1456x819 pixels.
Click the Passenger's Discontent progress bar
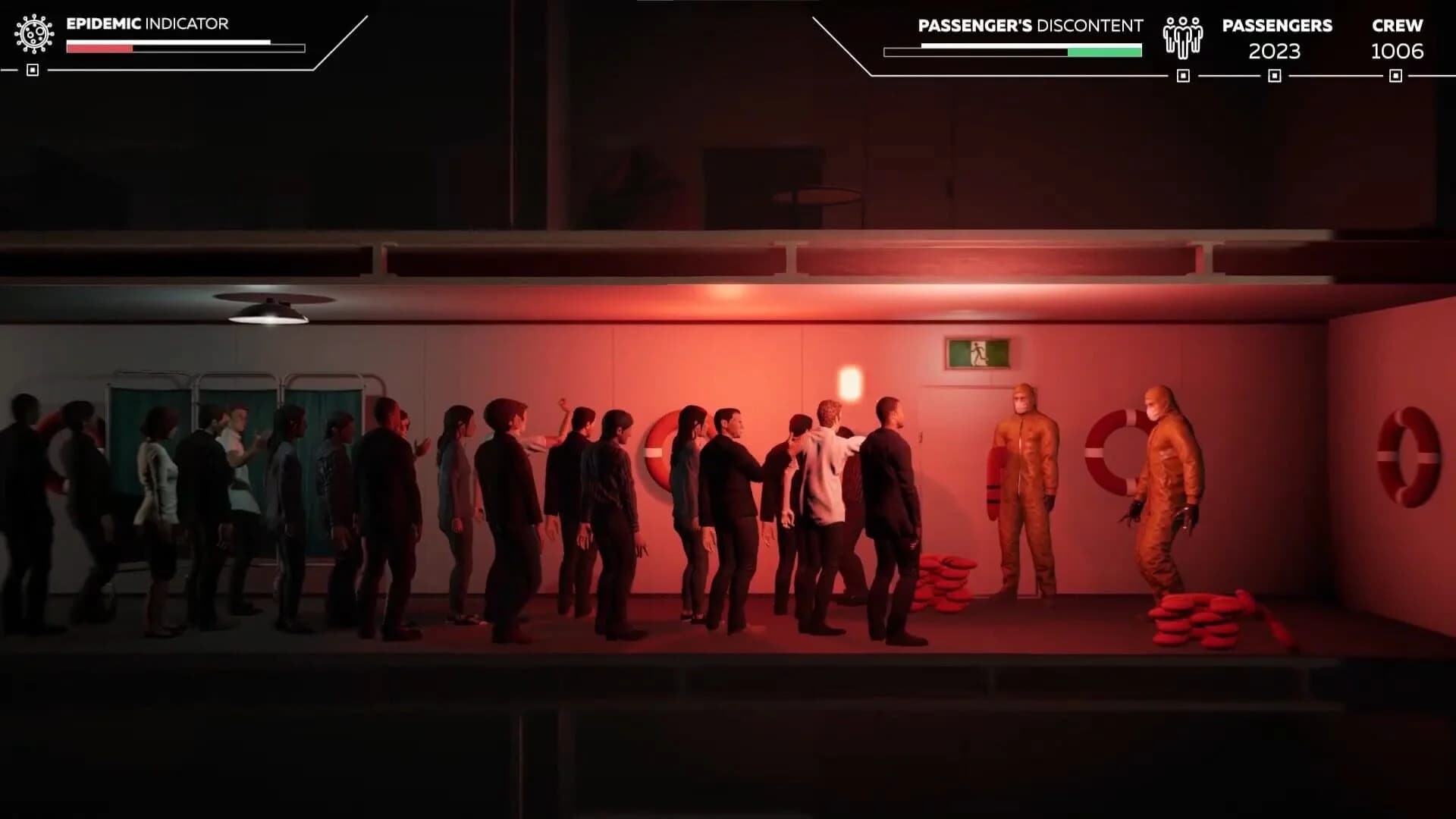pos(1012,52)
